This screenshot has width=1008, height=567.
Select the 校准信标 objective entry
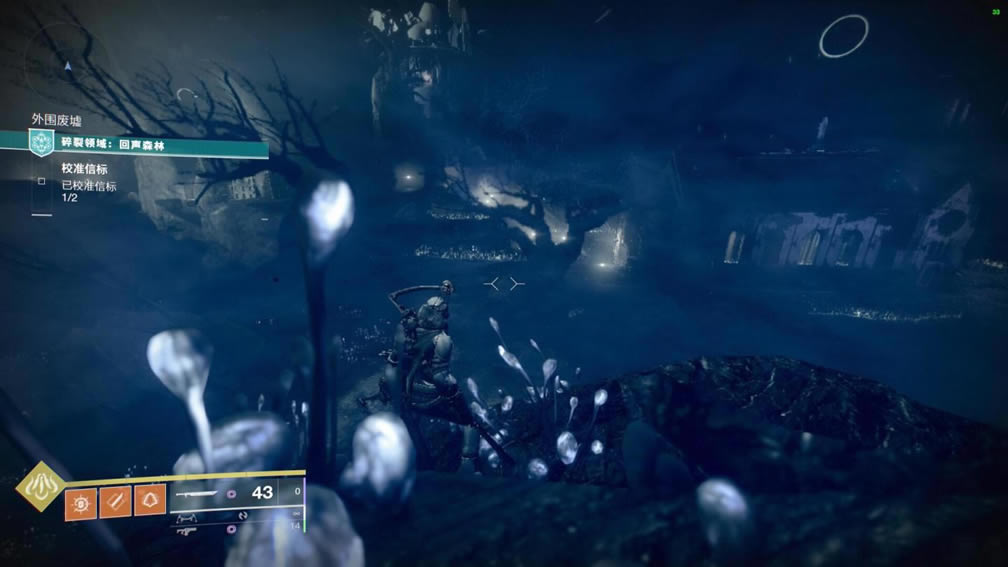(84, 169)
